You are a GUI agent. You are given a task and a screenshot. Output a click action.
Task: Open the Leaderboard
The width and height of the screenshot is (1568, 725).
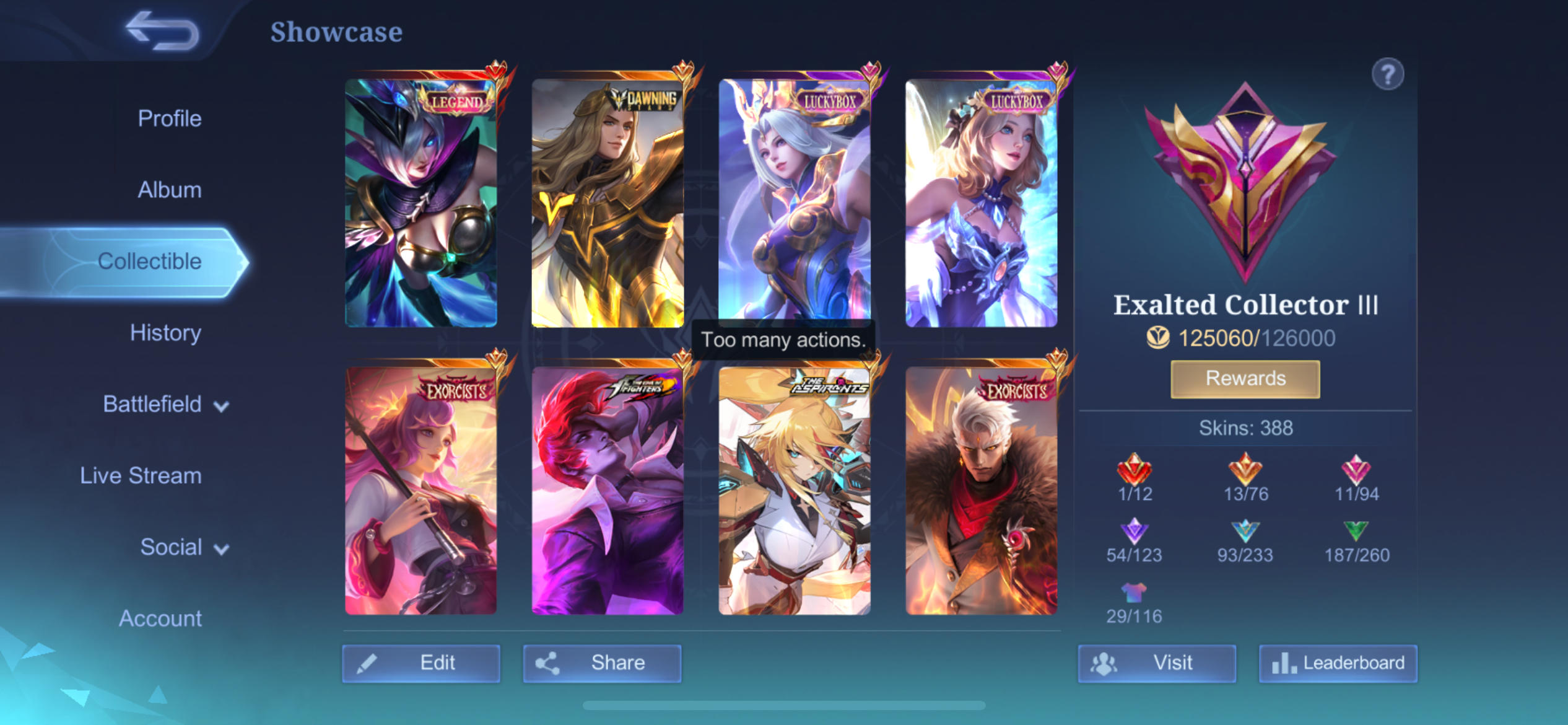point(1338,662)
